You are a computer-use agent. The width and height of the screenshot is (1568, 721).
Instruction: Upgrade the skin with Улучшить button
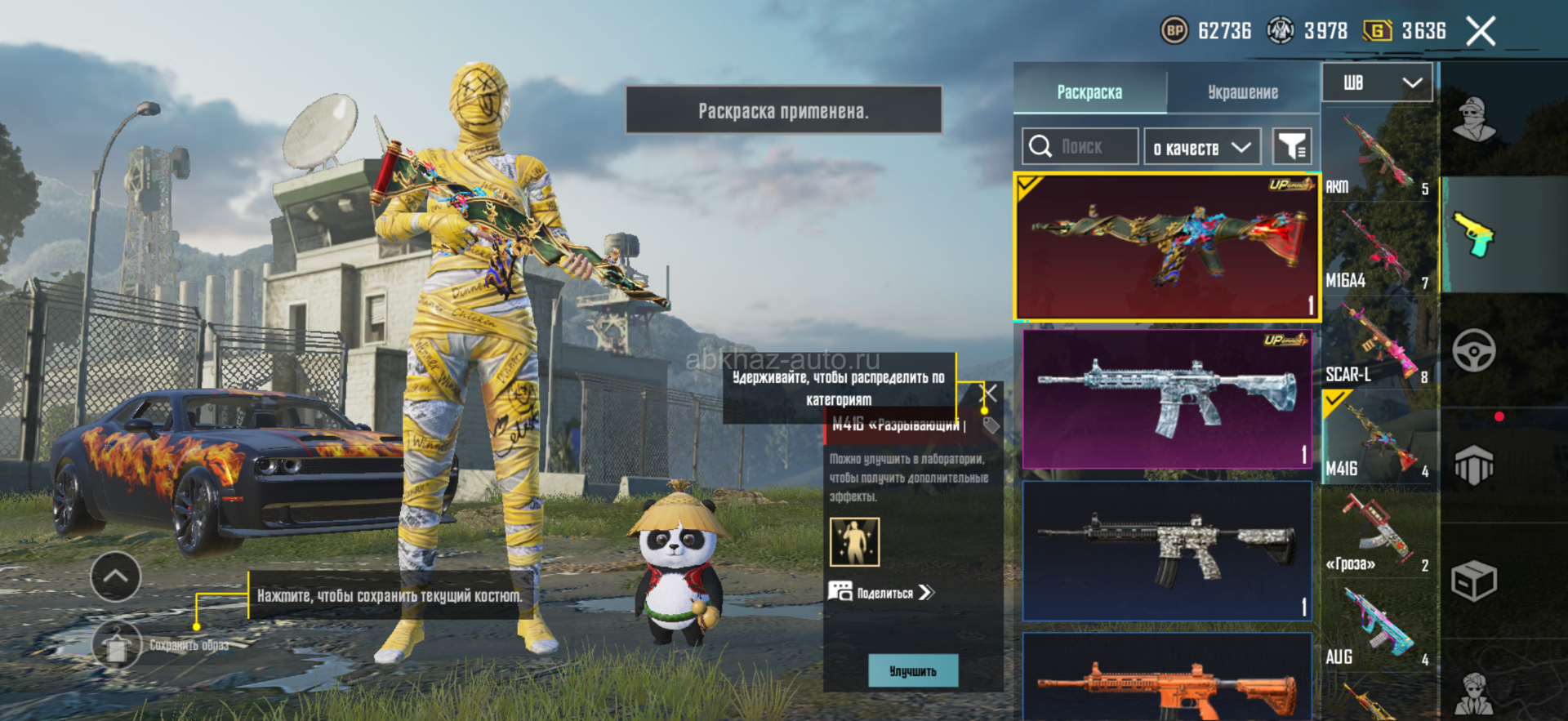point(912,670)
